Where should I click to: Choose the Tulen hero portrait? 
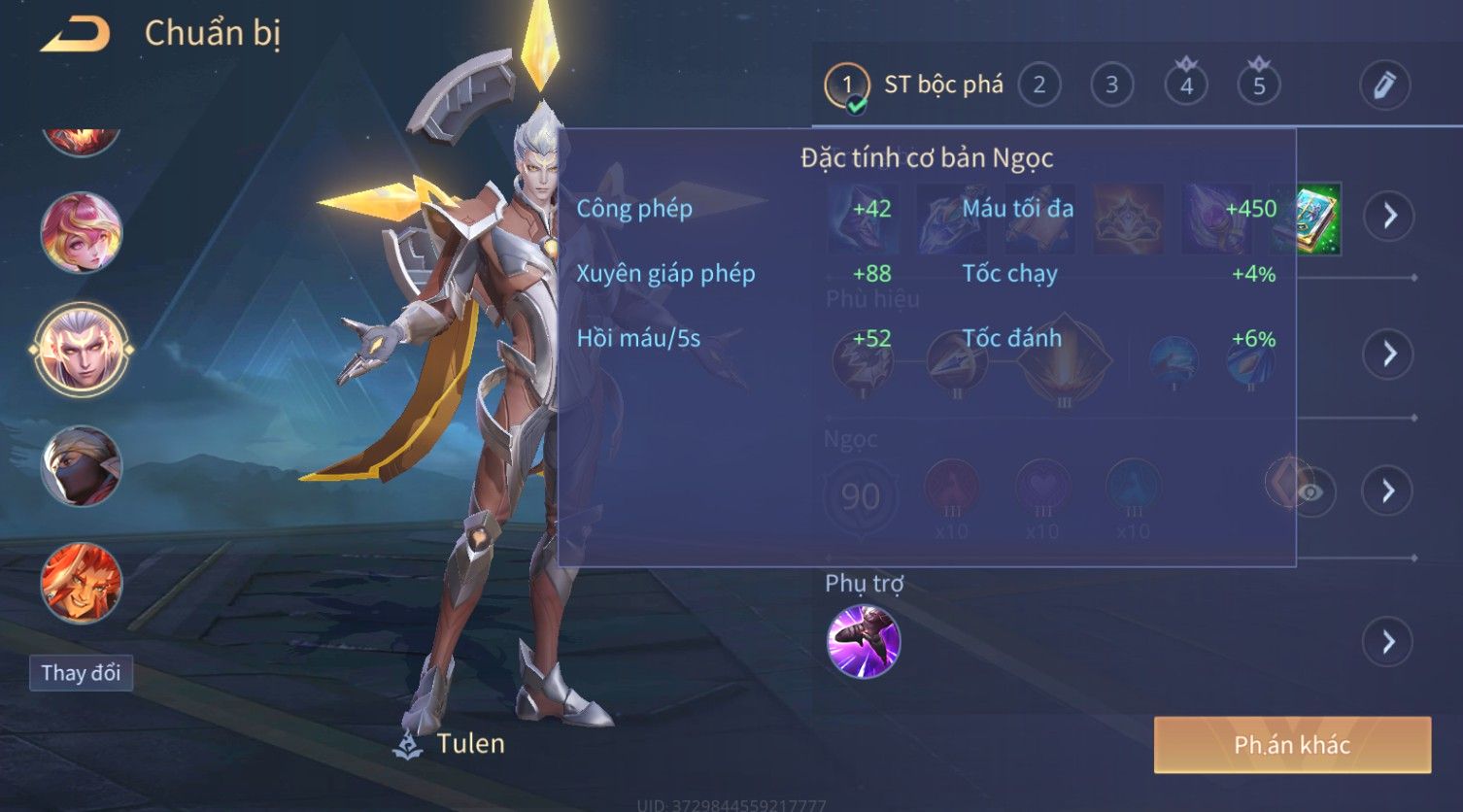point(82,349)
